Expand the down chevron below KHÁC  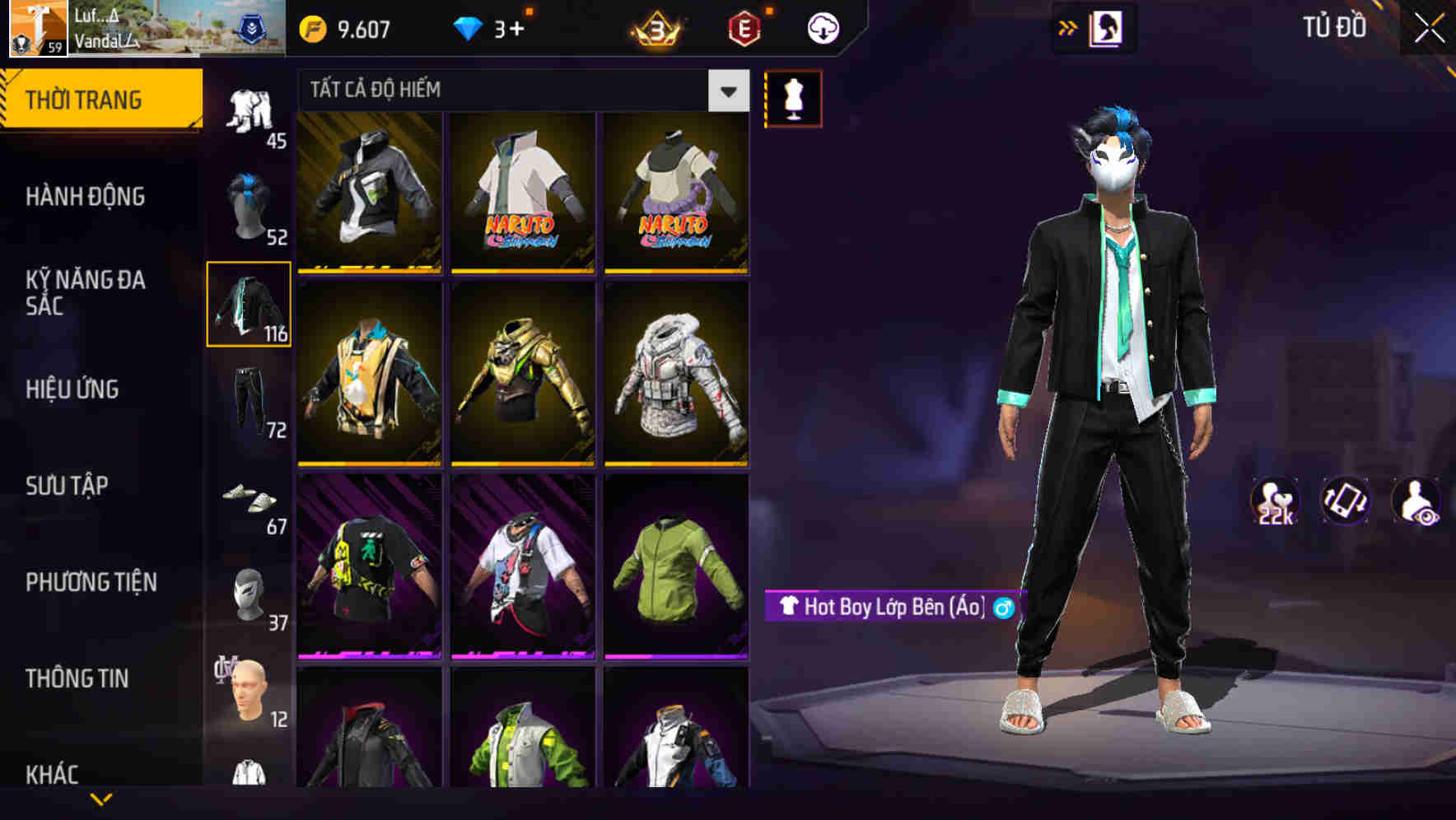coord(100,800)
